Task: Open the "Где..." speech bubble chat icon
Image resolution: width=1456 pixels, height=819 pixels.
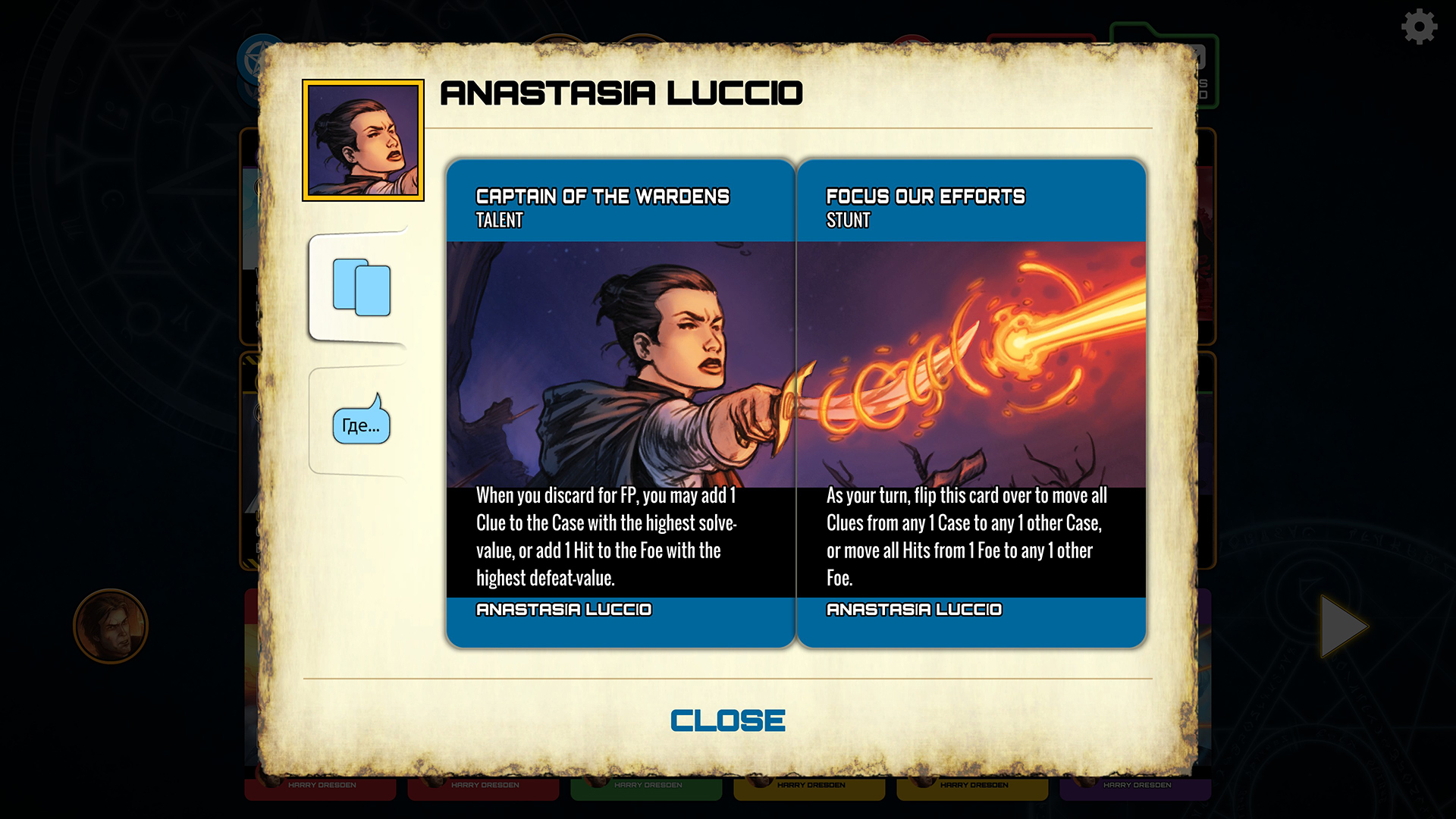Action: coord(362,425)
